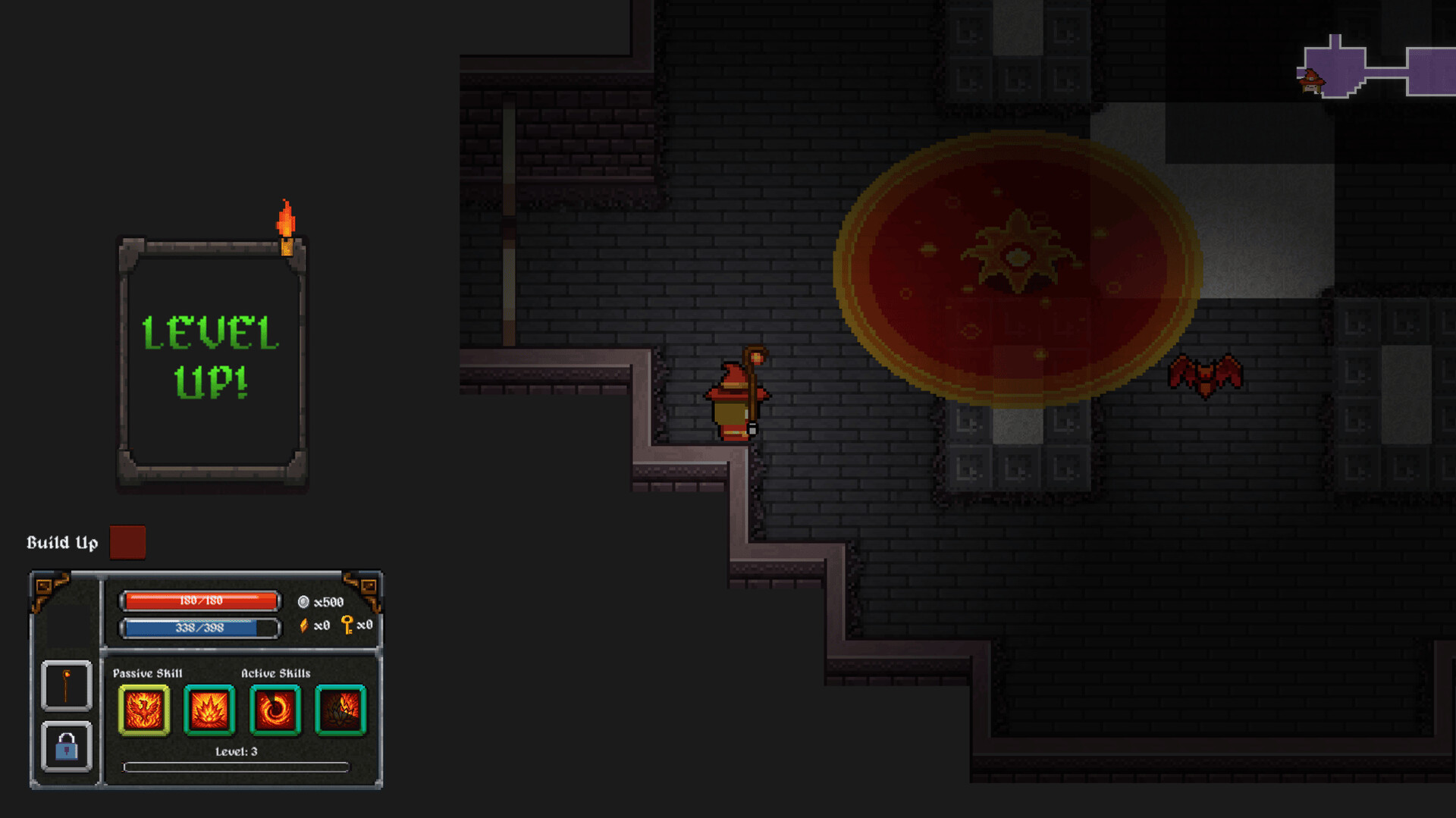Select the fire vortex active skill
The height and width of the screenshot is (818, 1456).
click(276, 710)
